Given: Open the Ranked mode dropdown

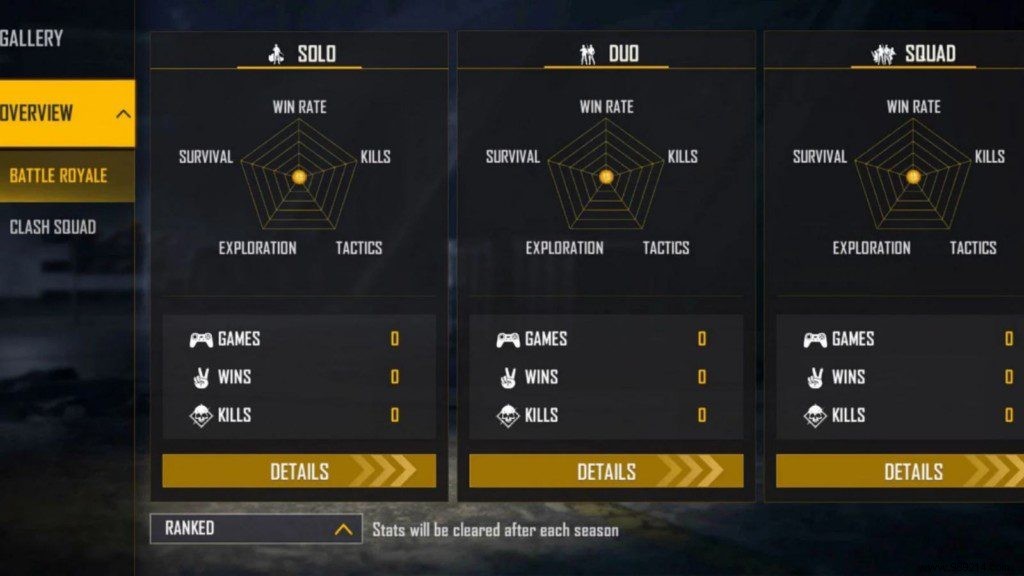Looking at the screenshot, I should coord(255,529).
